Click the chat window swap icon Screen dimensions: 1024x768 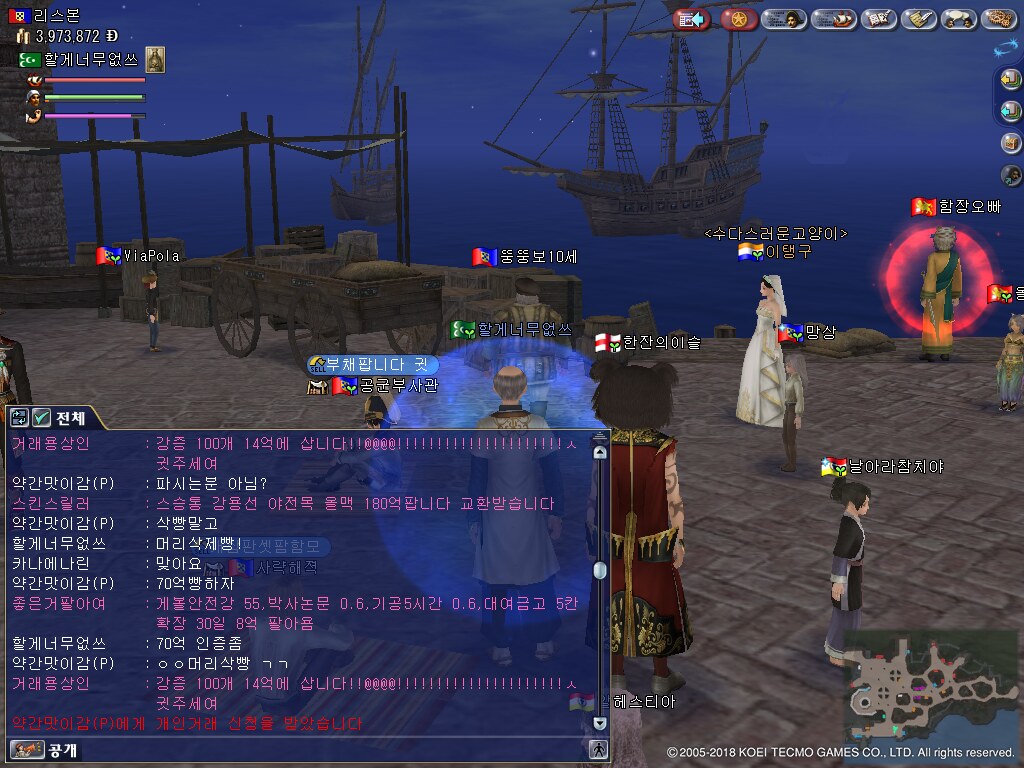19,418
